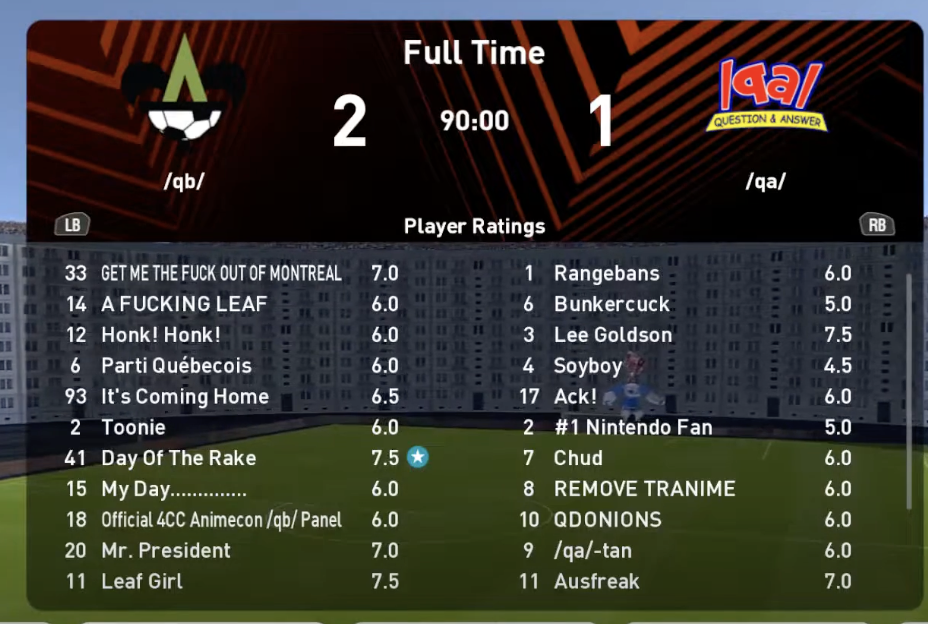The image size is (928, 624).
Task: Highlight Day Of The Rake player row
Action: (178, 458)
